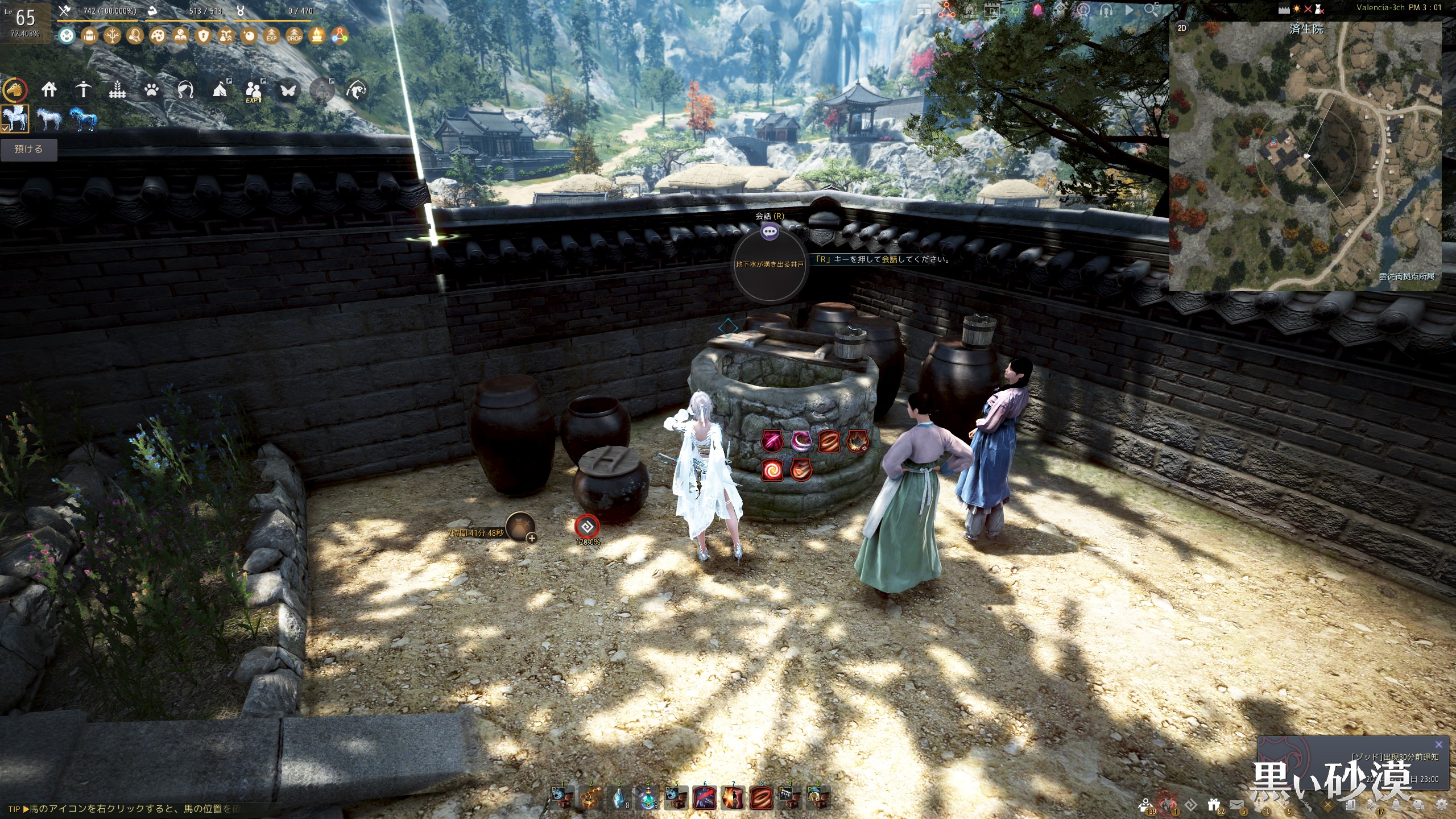Open the pickaxe worker icon
This screenshot has height=819, width=1456.
[x=83, y=89]
